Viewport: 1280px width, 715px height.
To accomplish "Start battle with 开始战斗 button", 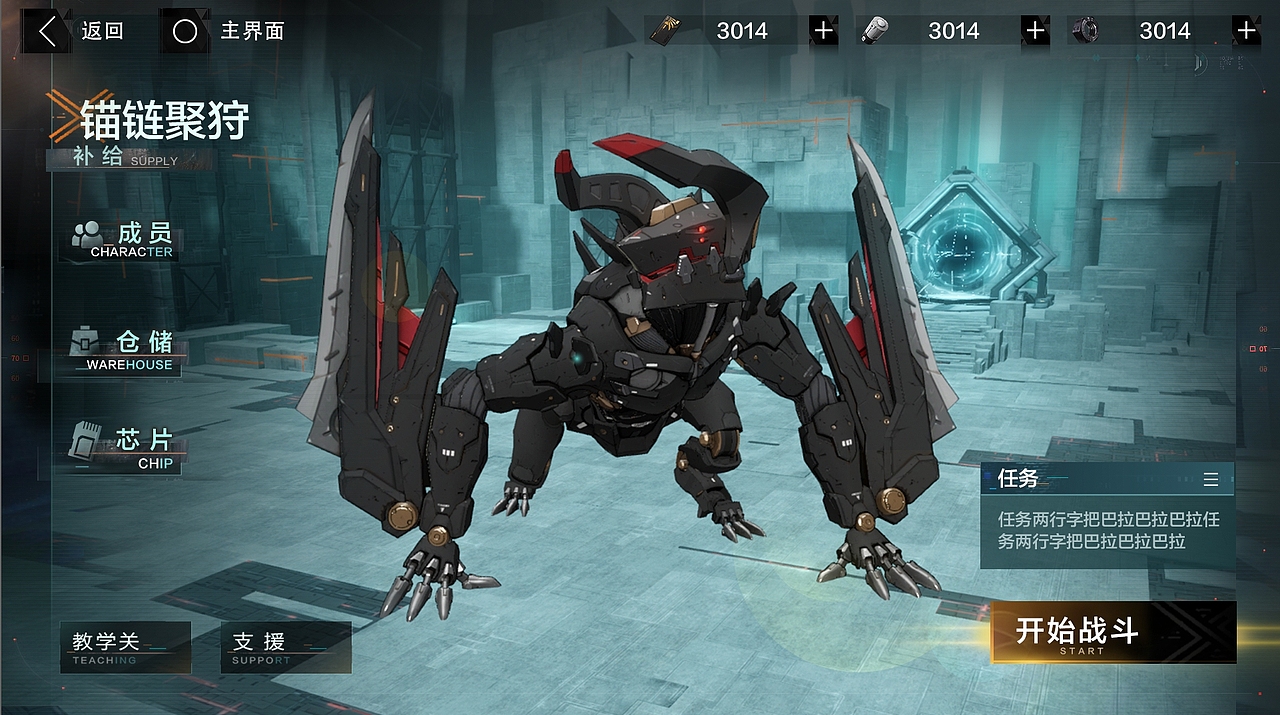I will point(1113,633).
